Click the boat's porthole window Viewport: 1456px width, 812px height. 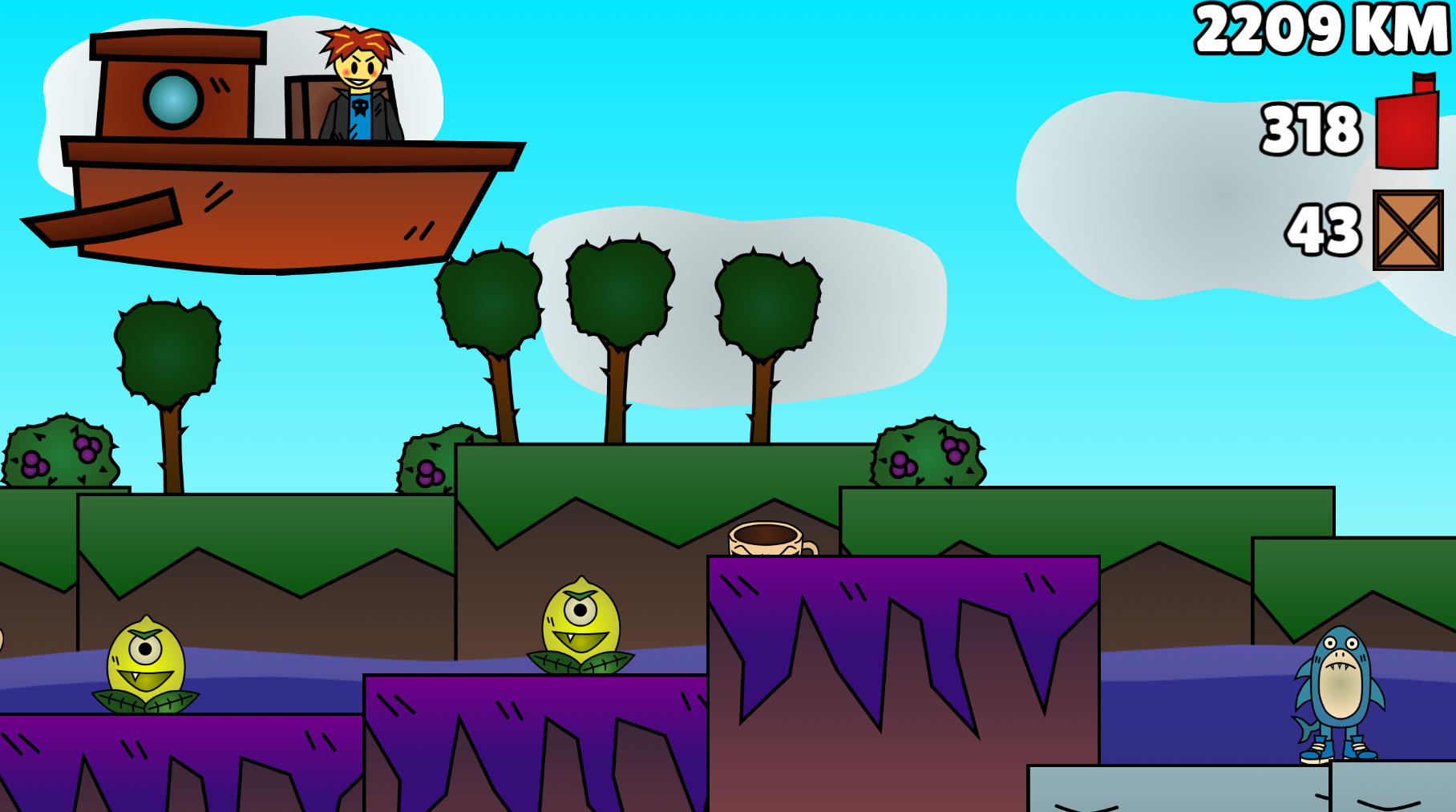tap(175, 100)
